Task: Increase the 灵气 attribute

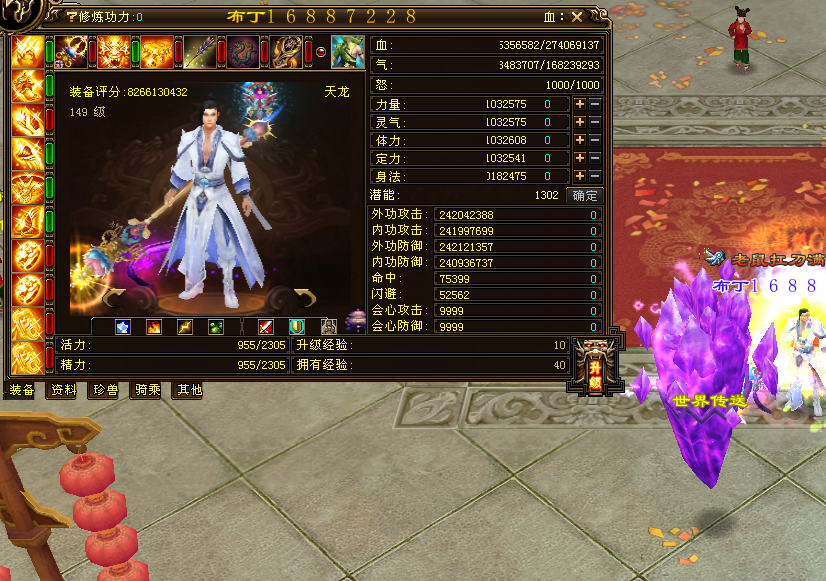Action: 579,123
